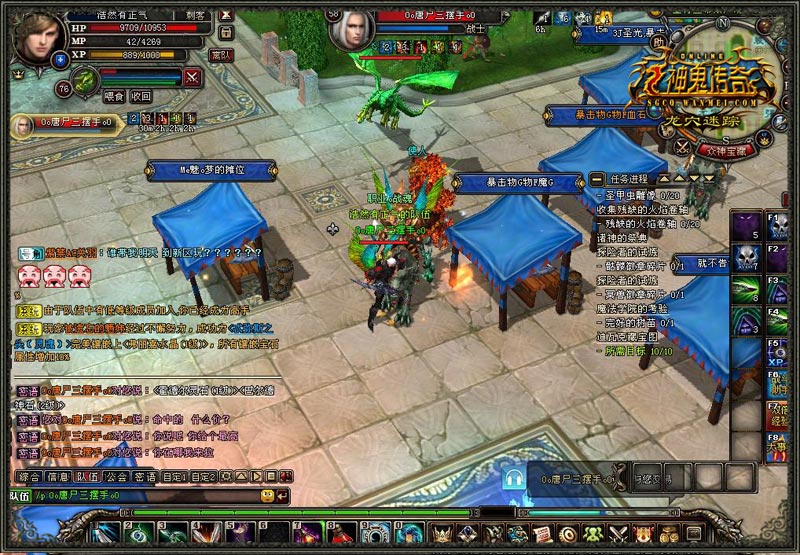800x555 pixels.
Task: Click the 喂食 (feed pet) button
Action: 115,97
